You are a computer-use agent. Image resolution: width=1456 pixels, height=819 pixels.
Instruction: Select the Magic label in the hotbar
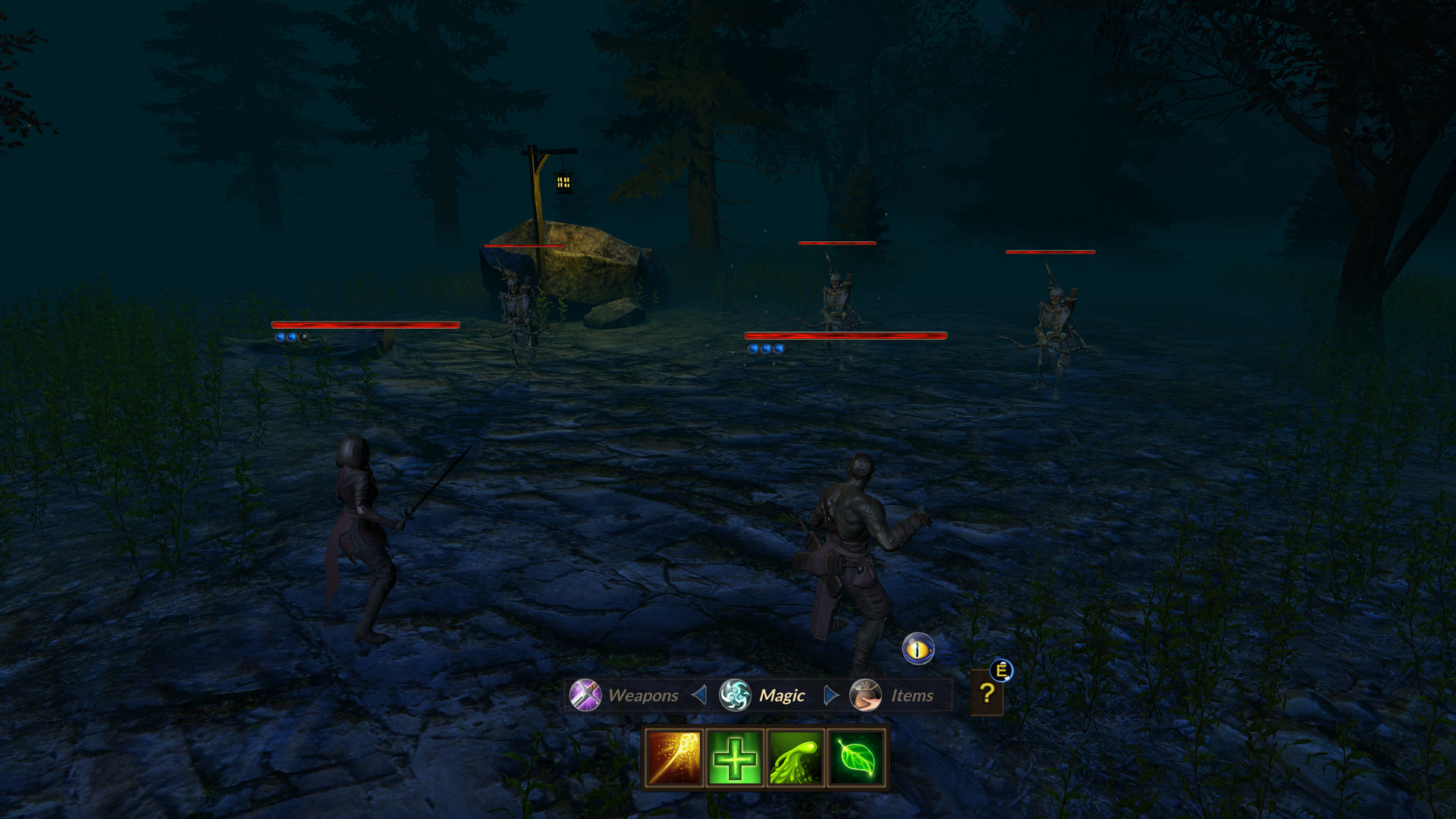781,695
